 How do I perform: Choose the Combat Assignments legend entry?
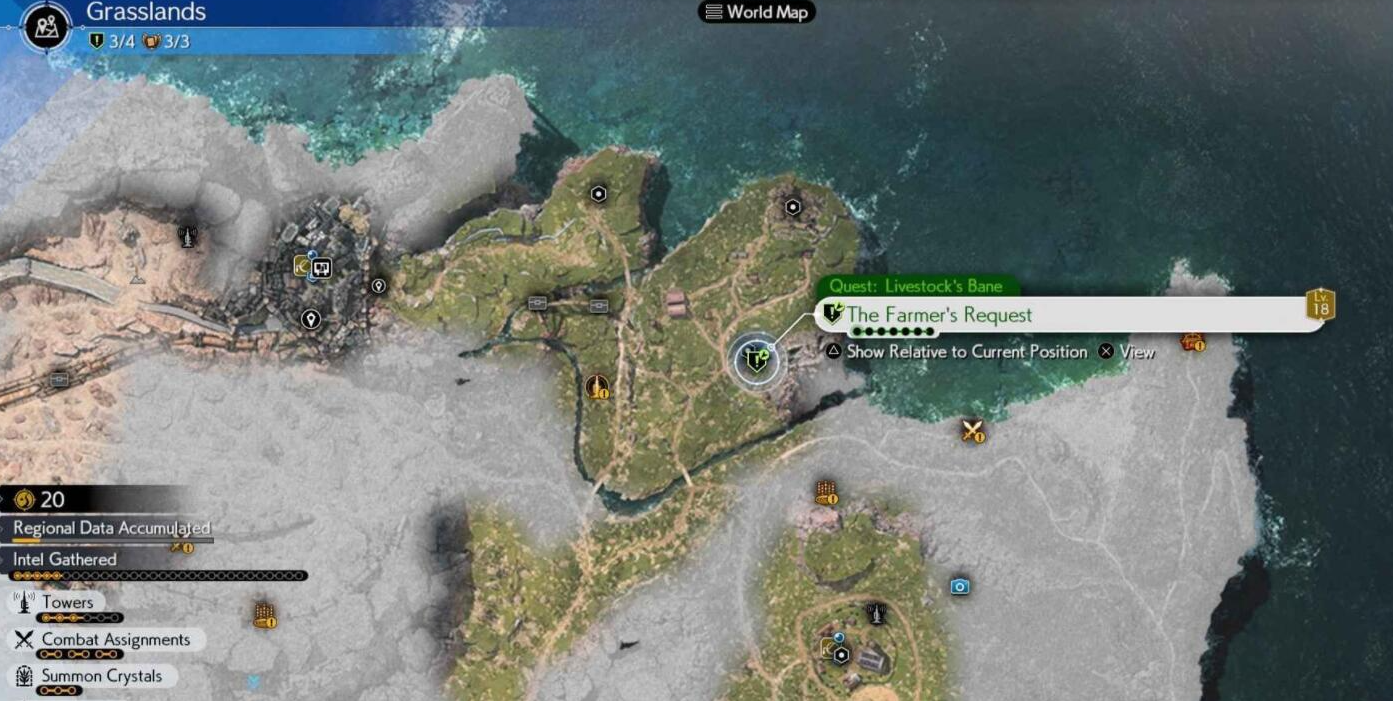coord(115,640)
